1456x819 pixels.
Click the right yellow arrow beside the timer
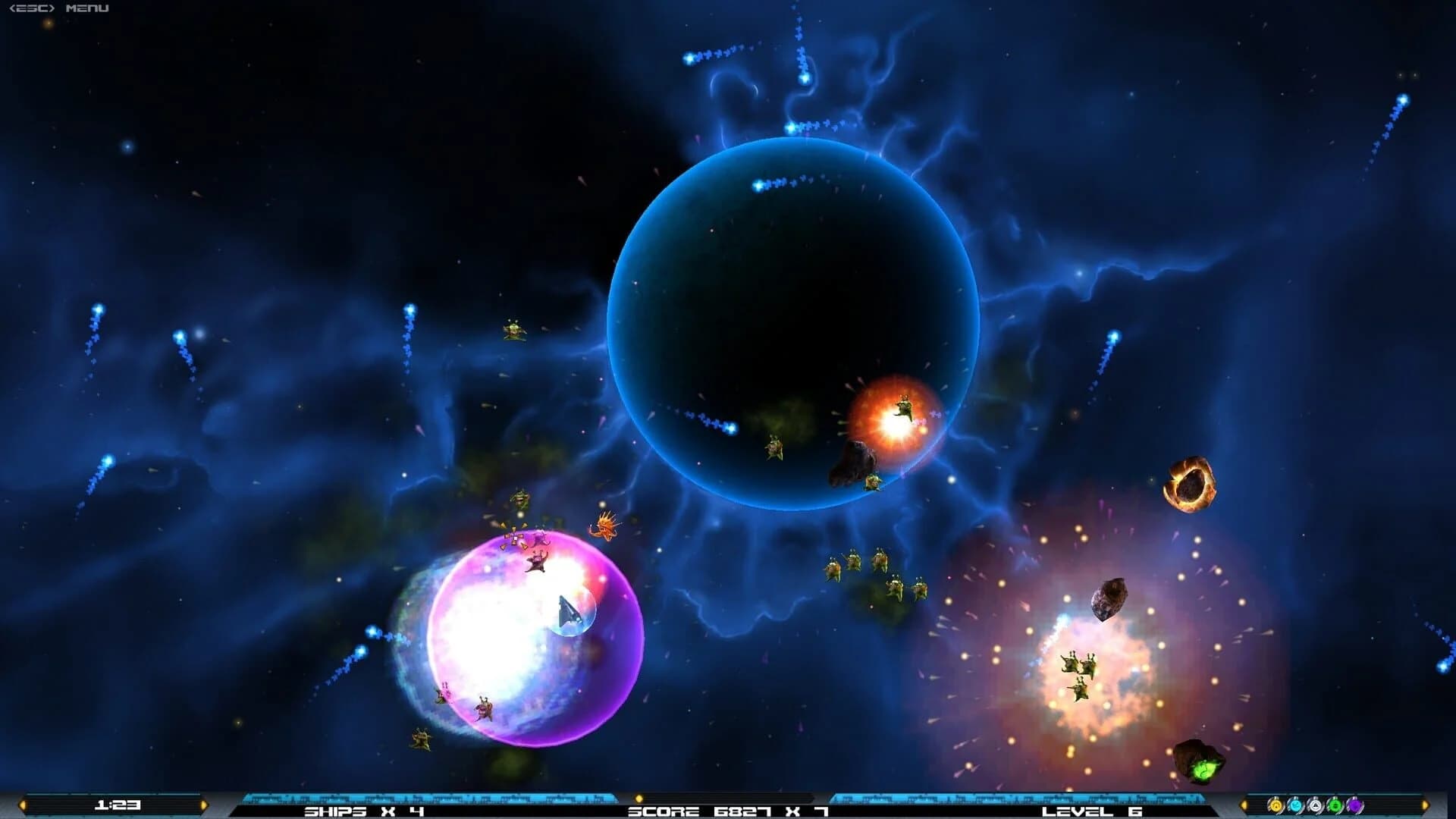coord(204,805)
